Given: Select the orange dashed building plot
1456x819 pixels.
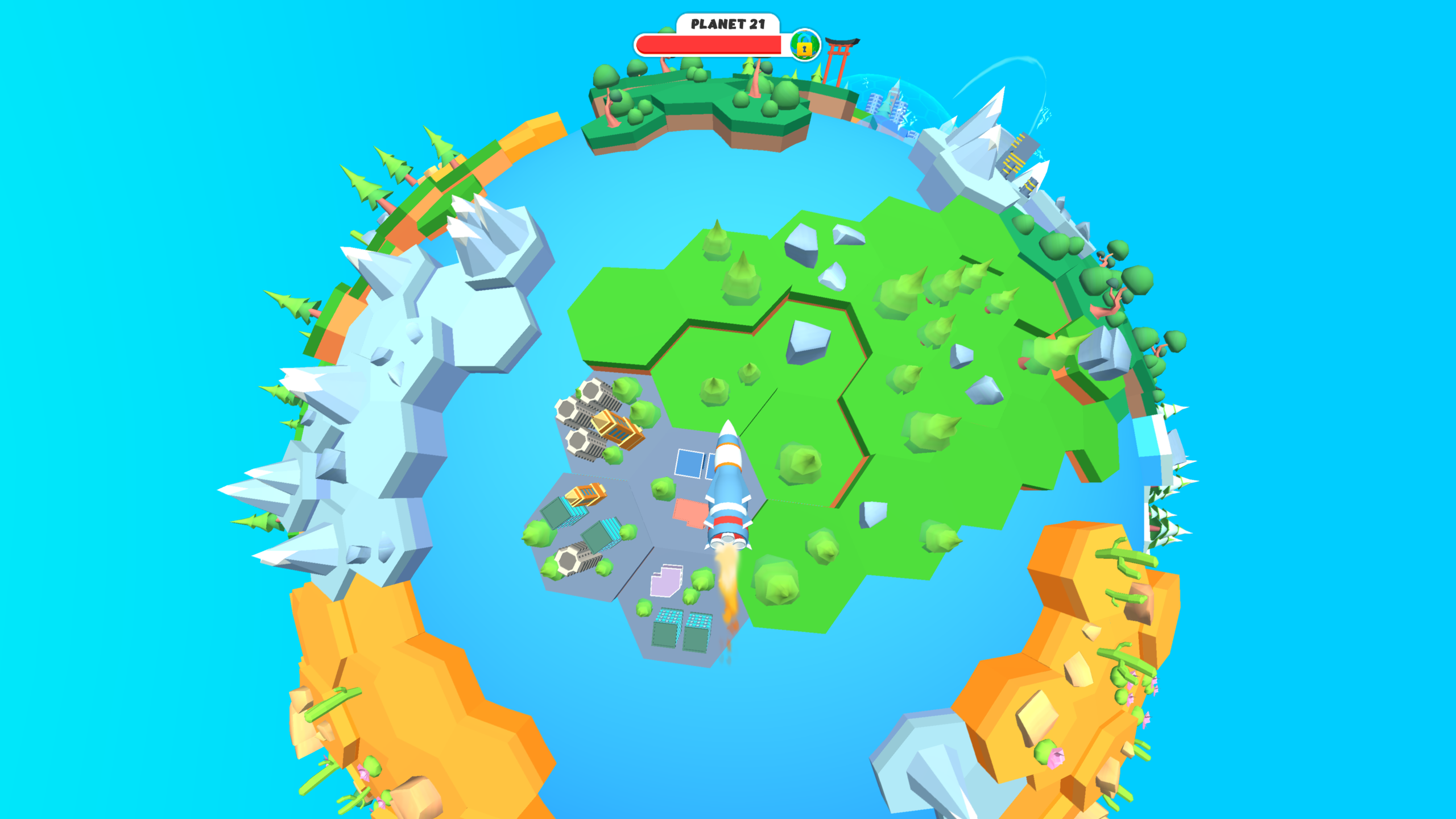Looking at the screenshot, I should click(690, 512).
